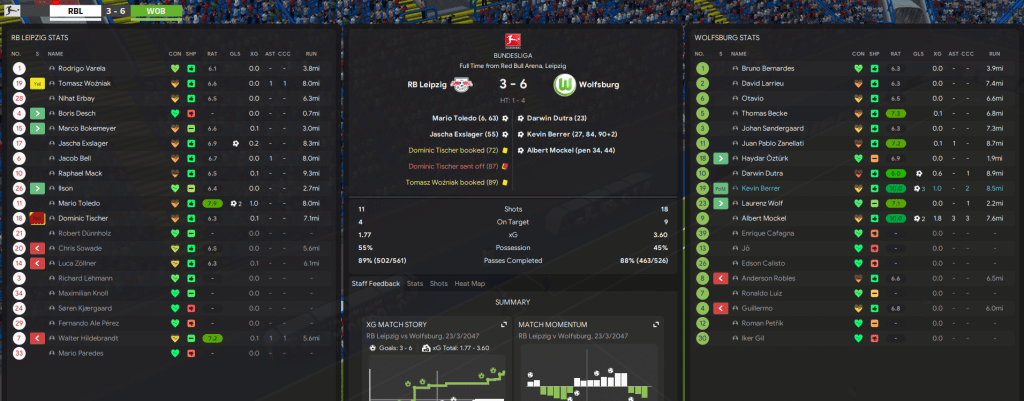The width and height of the screenshot is (1024, 401).
Task: Show the Heat Map tab
Action: pyautogui.click(x=470, y=284)
